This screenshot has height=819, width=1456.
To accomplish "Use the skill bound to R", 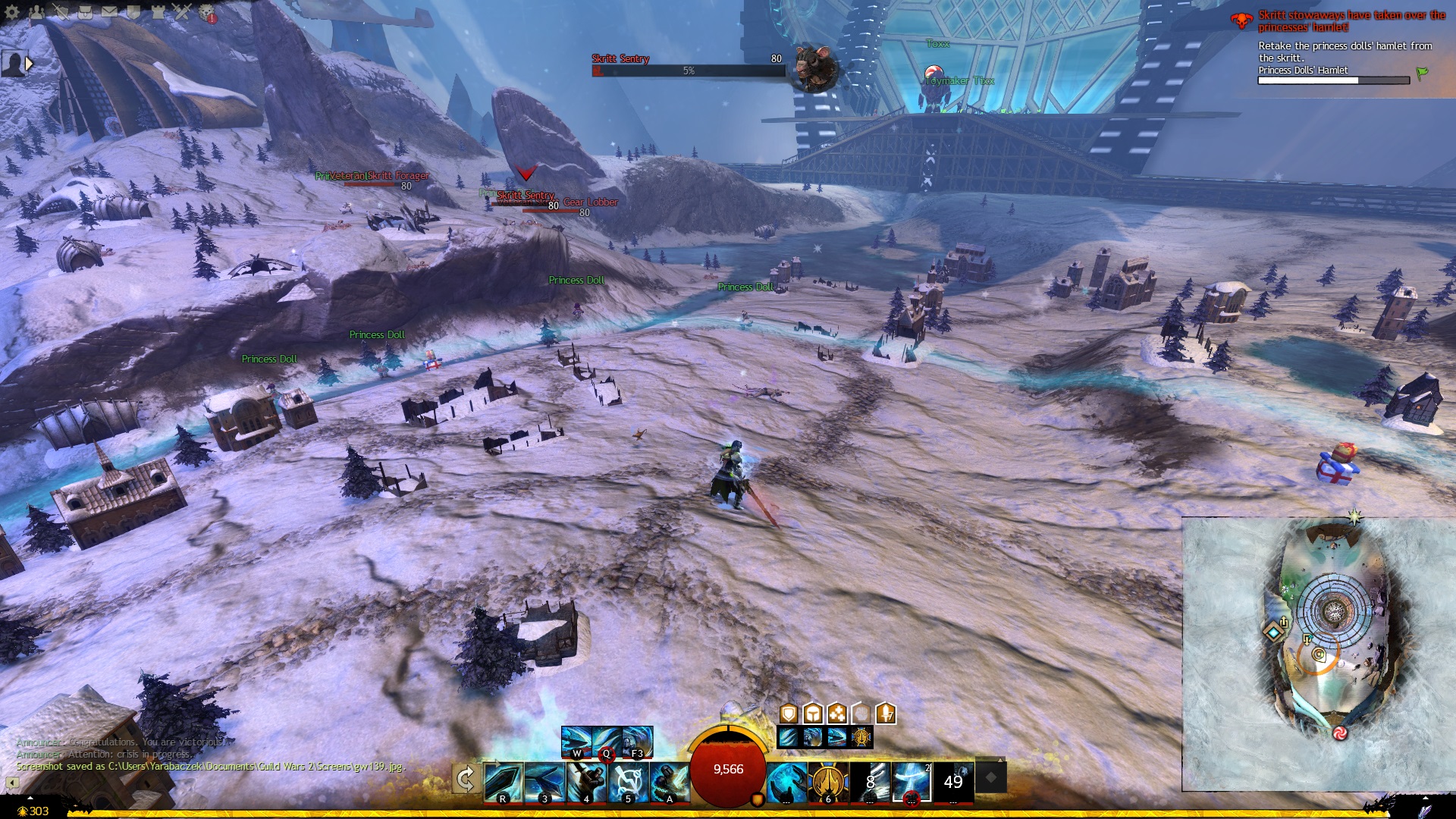I will [504, 782].
